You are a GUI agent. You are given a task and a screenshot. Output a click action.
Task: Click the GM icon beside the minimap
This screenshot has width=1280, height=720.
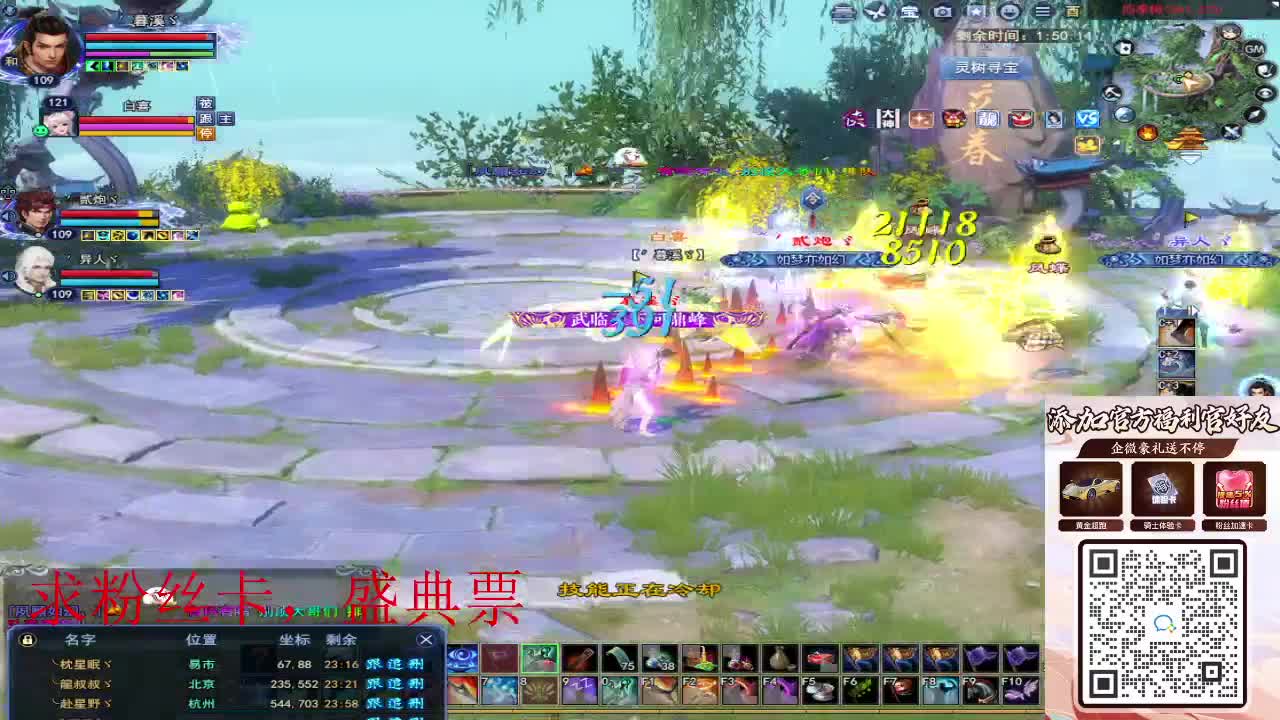point(1253,49)
